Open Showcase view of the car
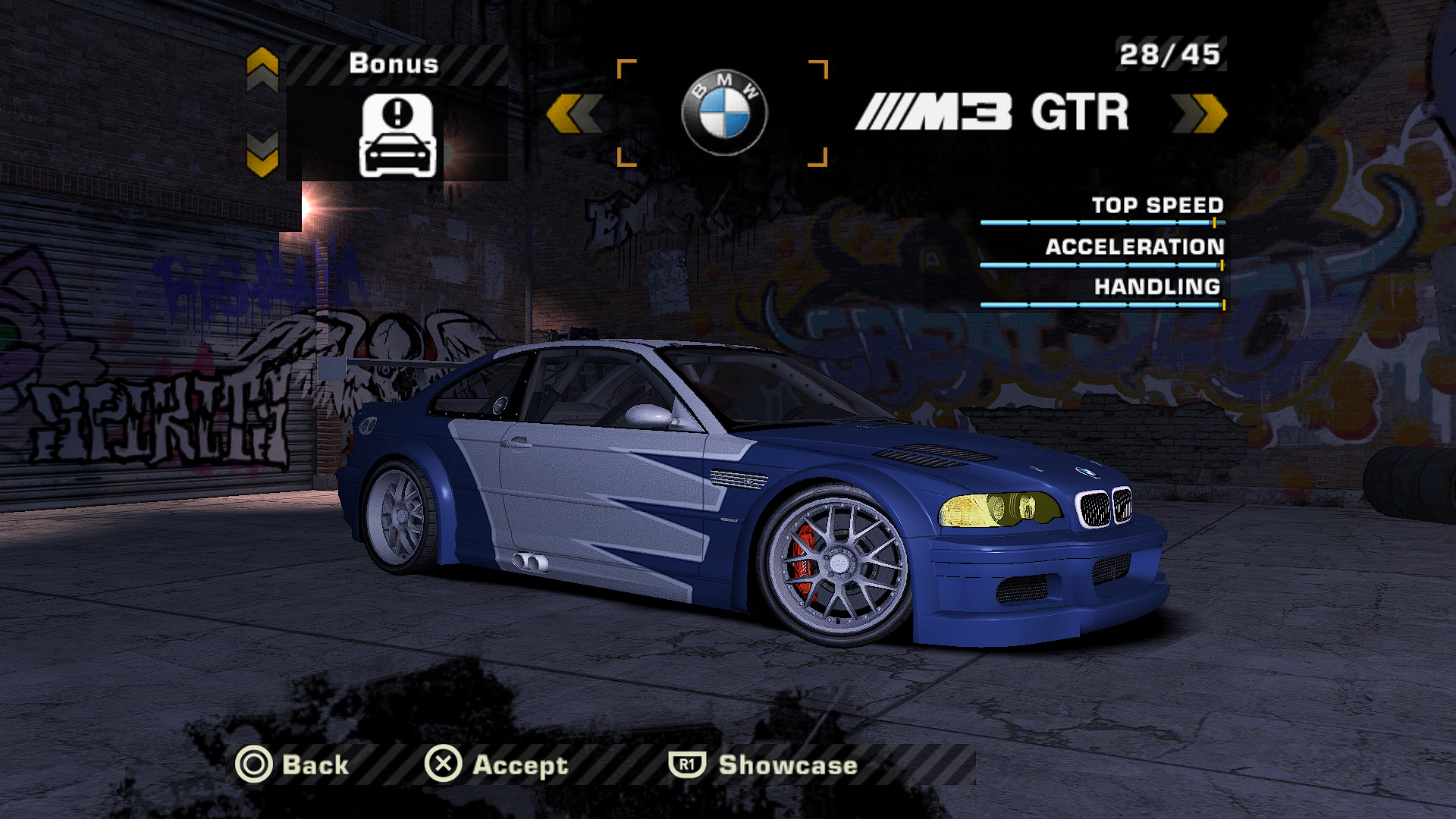The image size is (1456, 819). click(763, 764)
